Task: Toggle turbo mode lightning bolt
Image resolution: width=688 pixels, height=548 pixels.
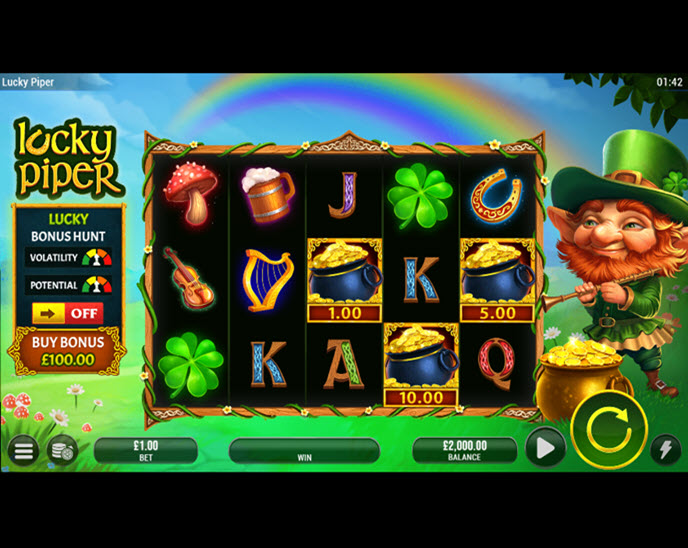Action: [665, 450]
